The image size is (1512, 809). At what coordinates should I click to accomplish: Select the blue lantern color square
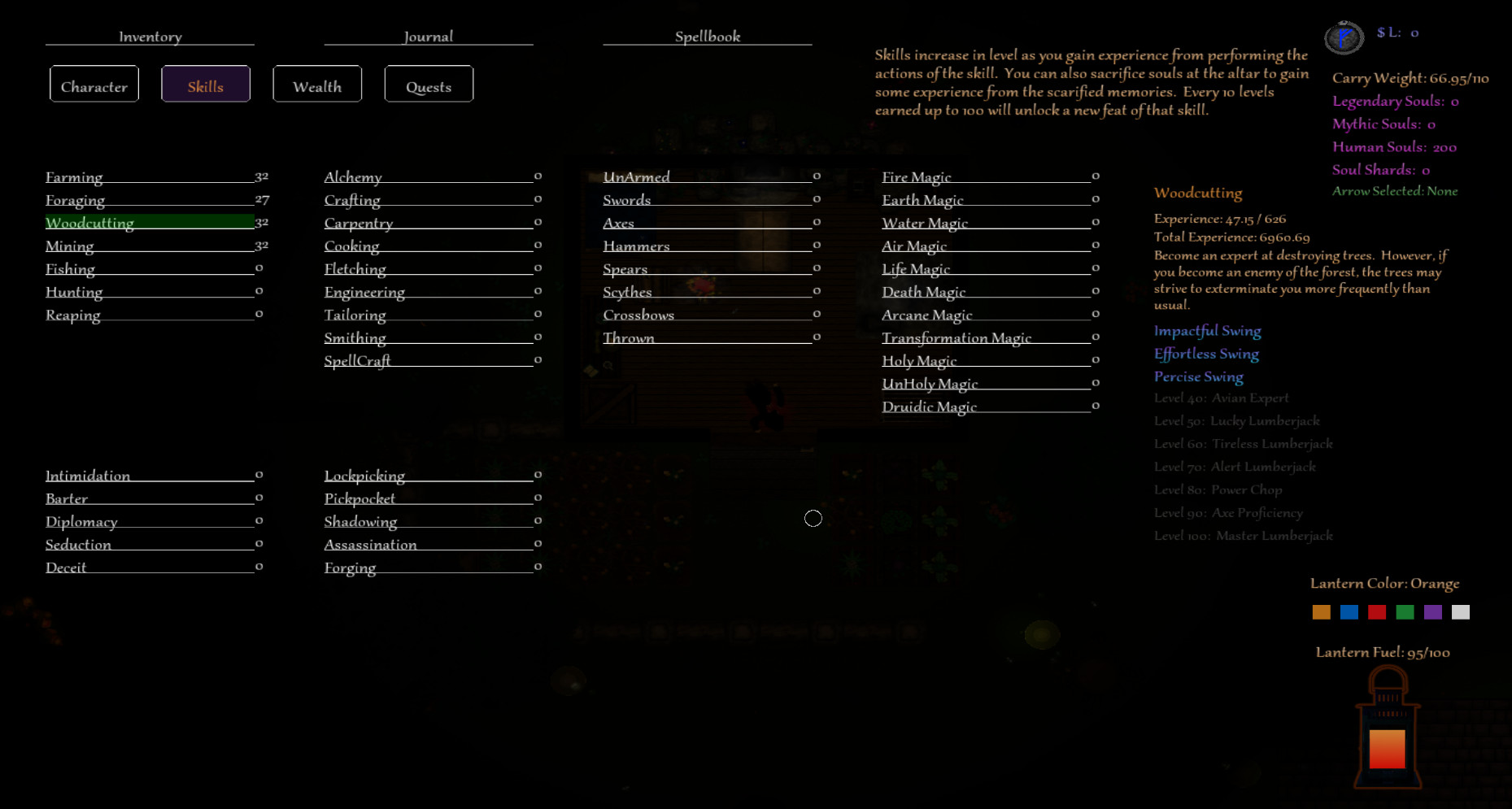[1349, 611]
